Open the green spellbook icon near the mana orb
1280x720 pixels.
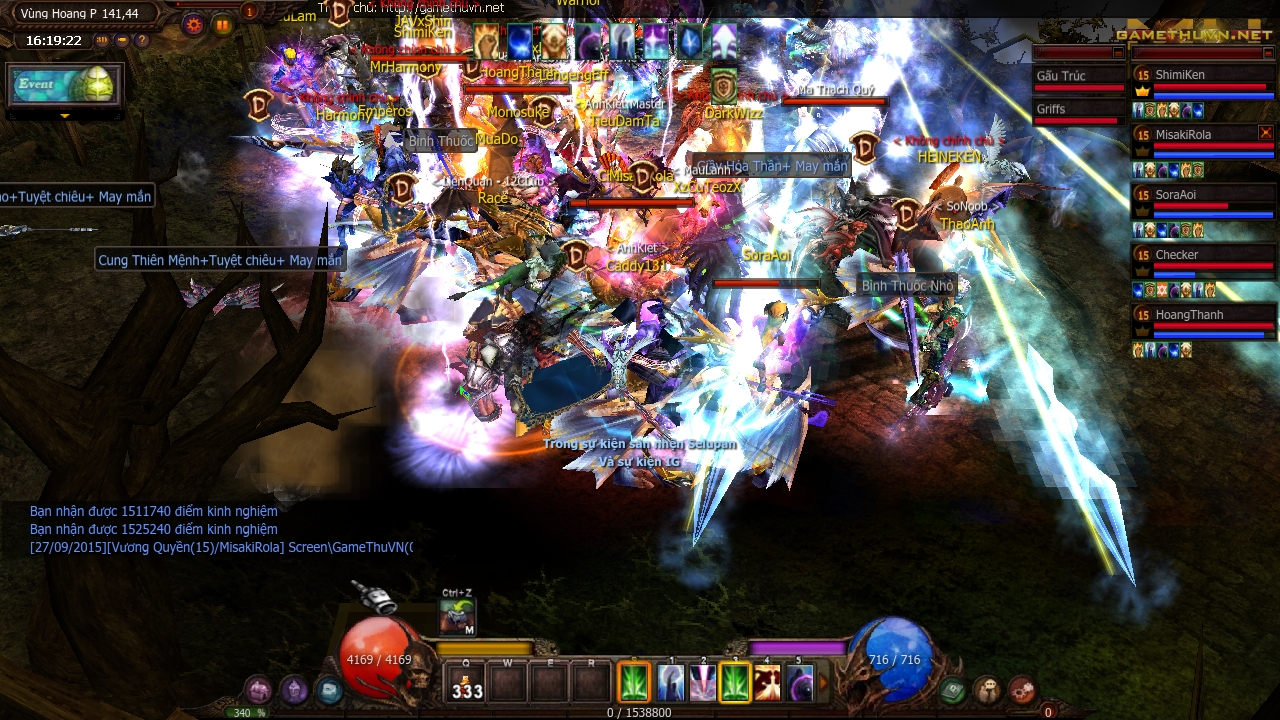tap(952, 689)
